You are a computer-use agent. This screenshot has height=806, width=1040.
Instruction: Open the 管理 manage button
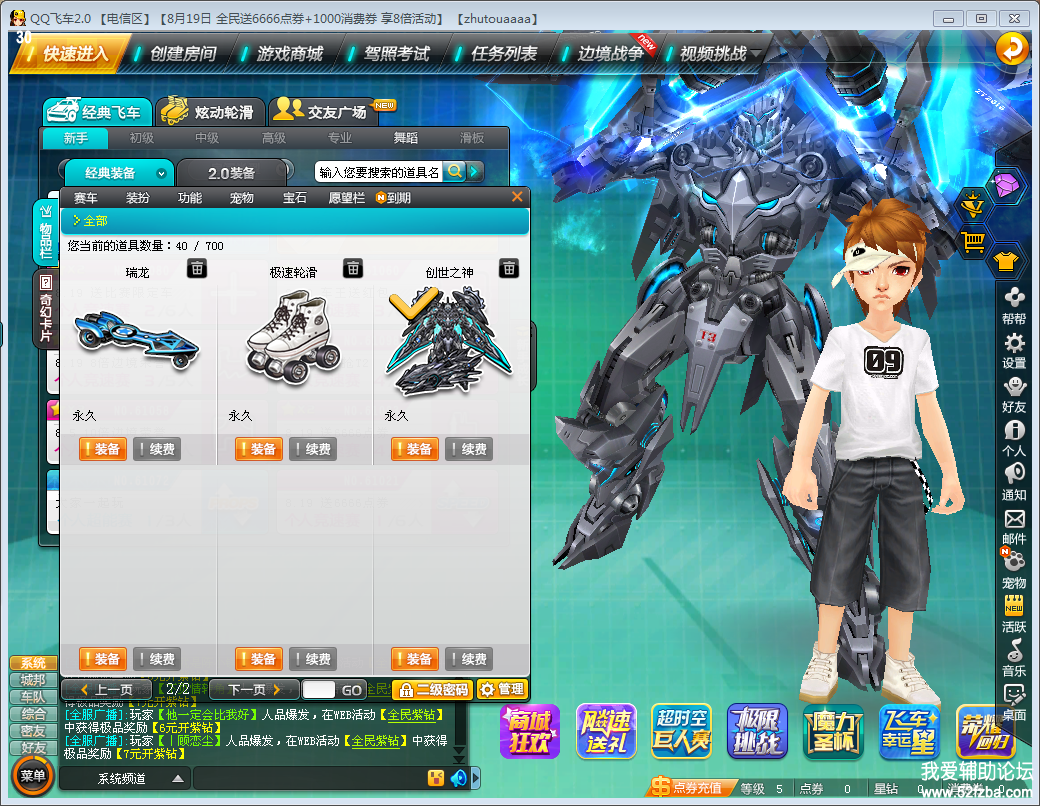[x=501, y=689]
